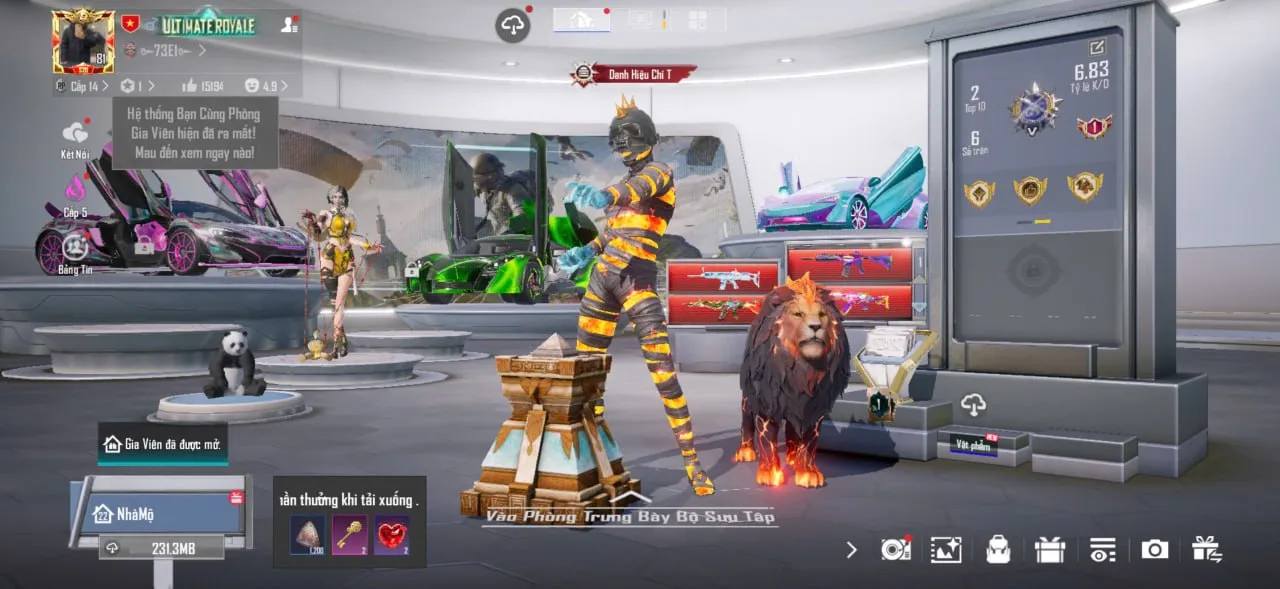Open the gift box icon
The width and height of the screenshot is (1280, 589).
(1050, 549)
